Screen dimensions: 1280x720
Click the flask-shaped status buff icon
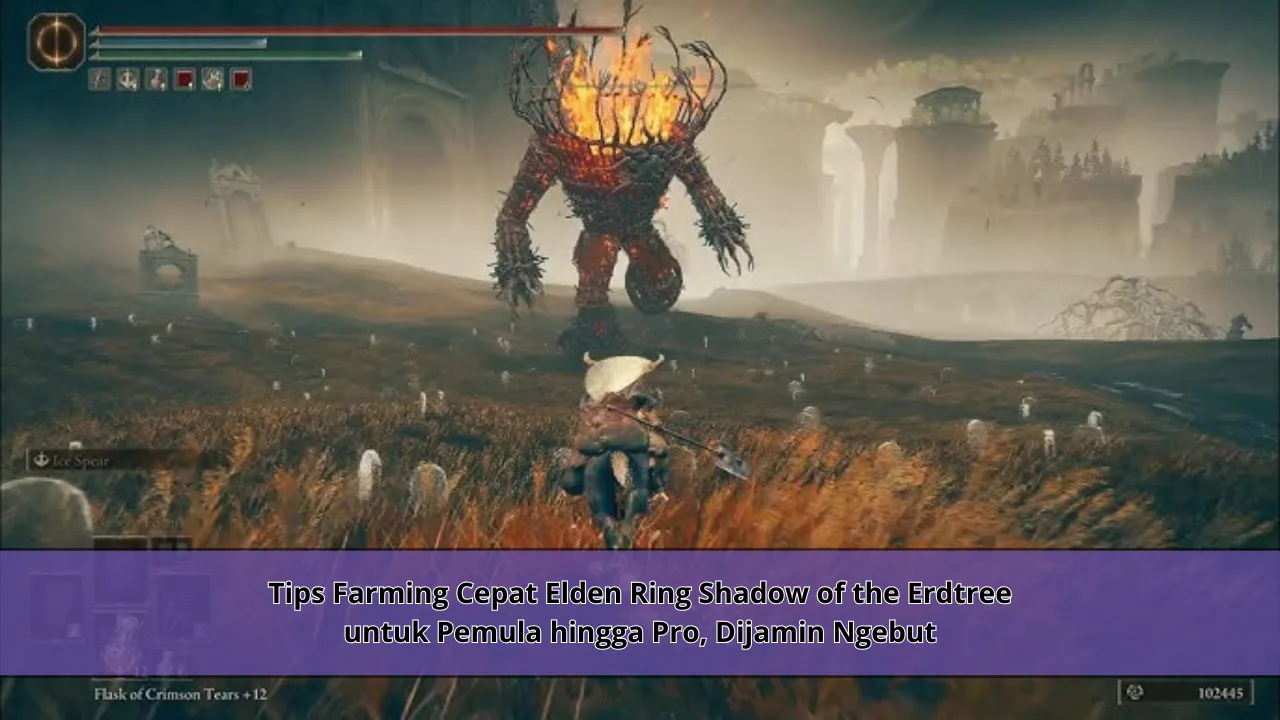(x=155, y=80)
